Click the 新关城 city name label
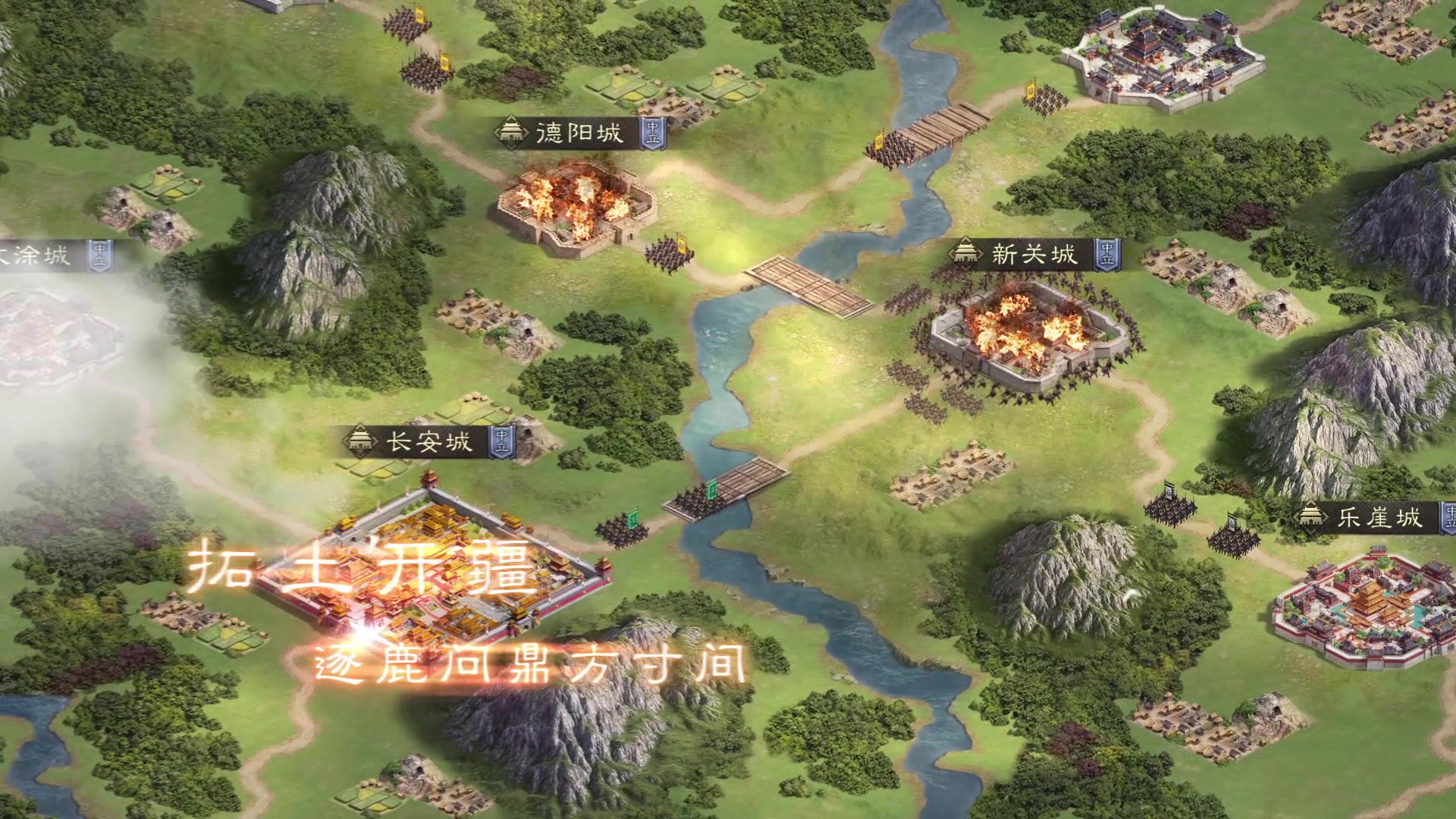This screenshot has height=819, width=1456. click(1034, 254)
